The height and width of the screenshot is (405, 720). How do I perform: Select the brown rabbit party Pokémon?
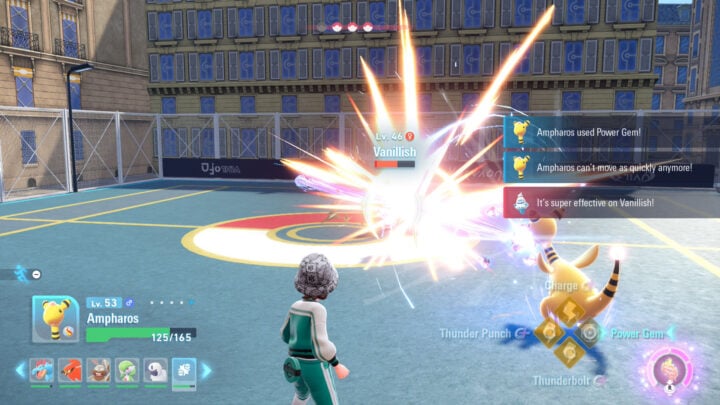coord(98,371)
